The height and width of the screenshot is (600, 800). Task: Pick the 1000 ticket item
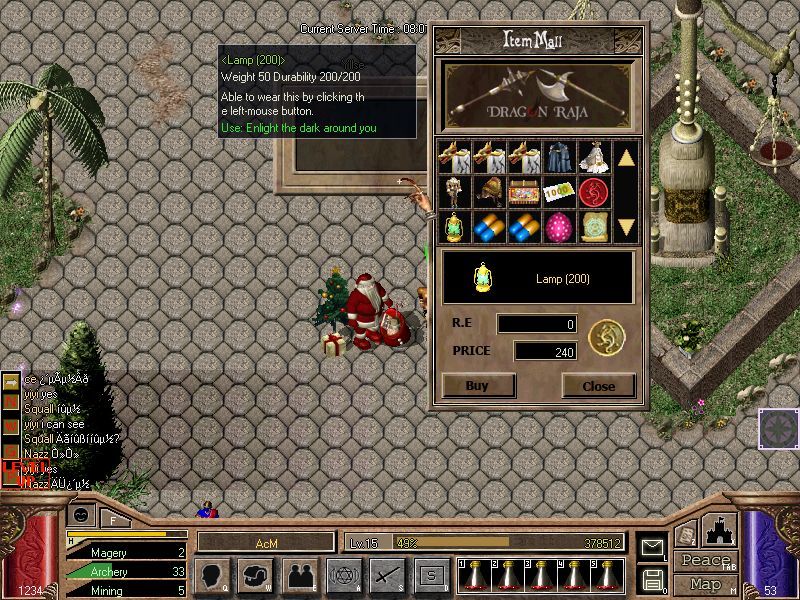pos(558,191)
